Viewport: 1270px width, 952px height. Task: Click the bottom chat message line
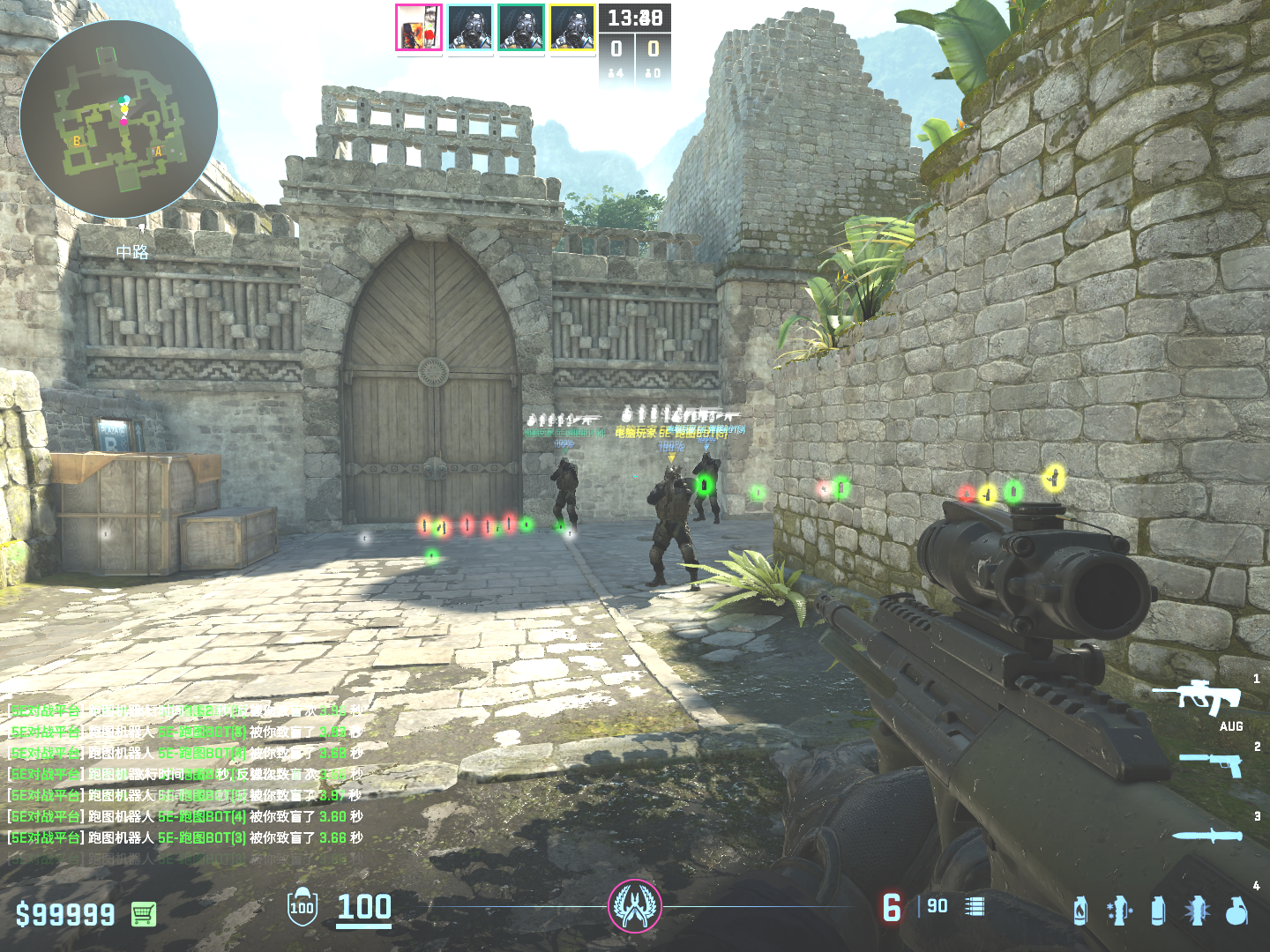coord(185,837)
